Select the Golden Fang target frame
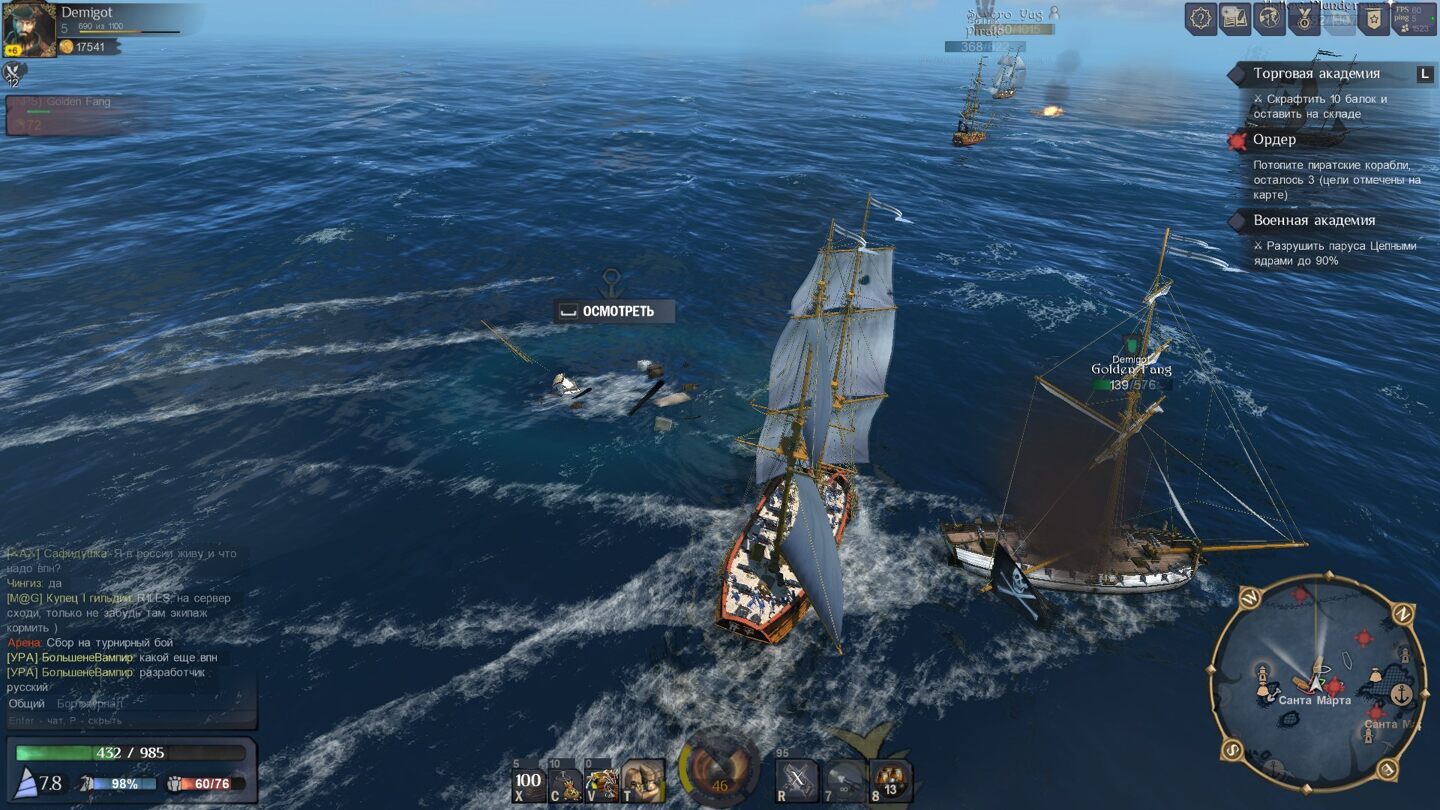Screen dimensions: 1440x810 [x=75, y=114]
